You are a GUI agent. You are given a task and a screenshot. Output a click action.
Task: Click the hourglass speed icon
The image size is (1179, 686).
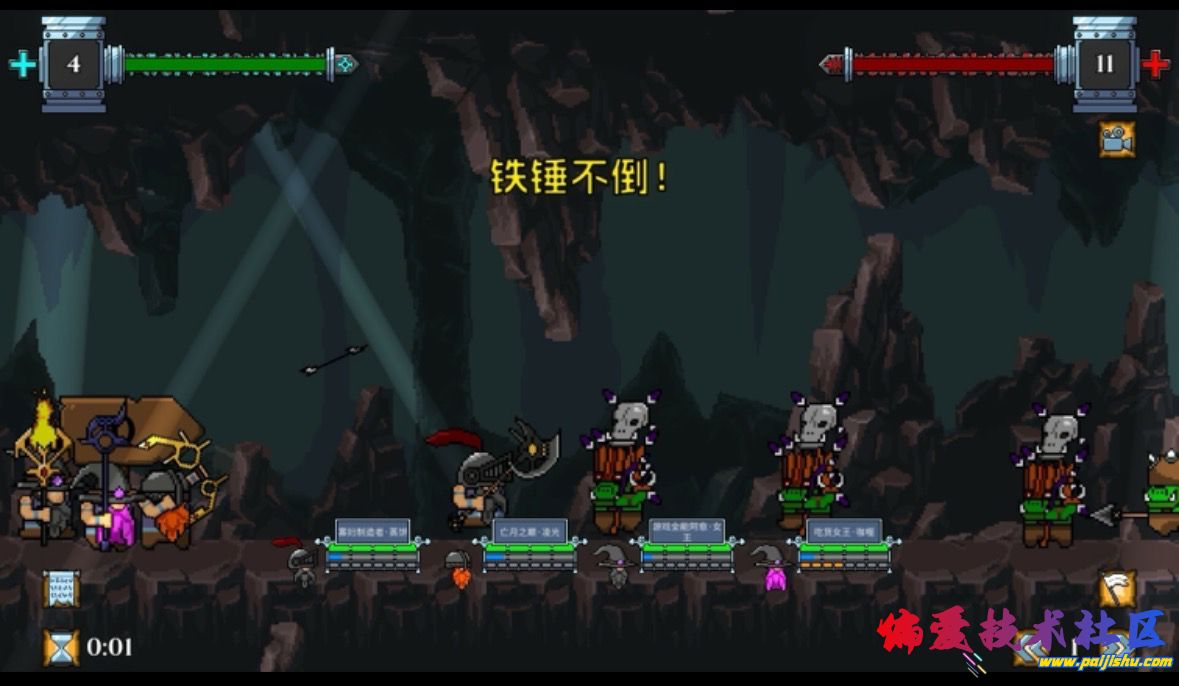[60, 647]
